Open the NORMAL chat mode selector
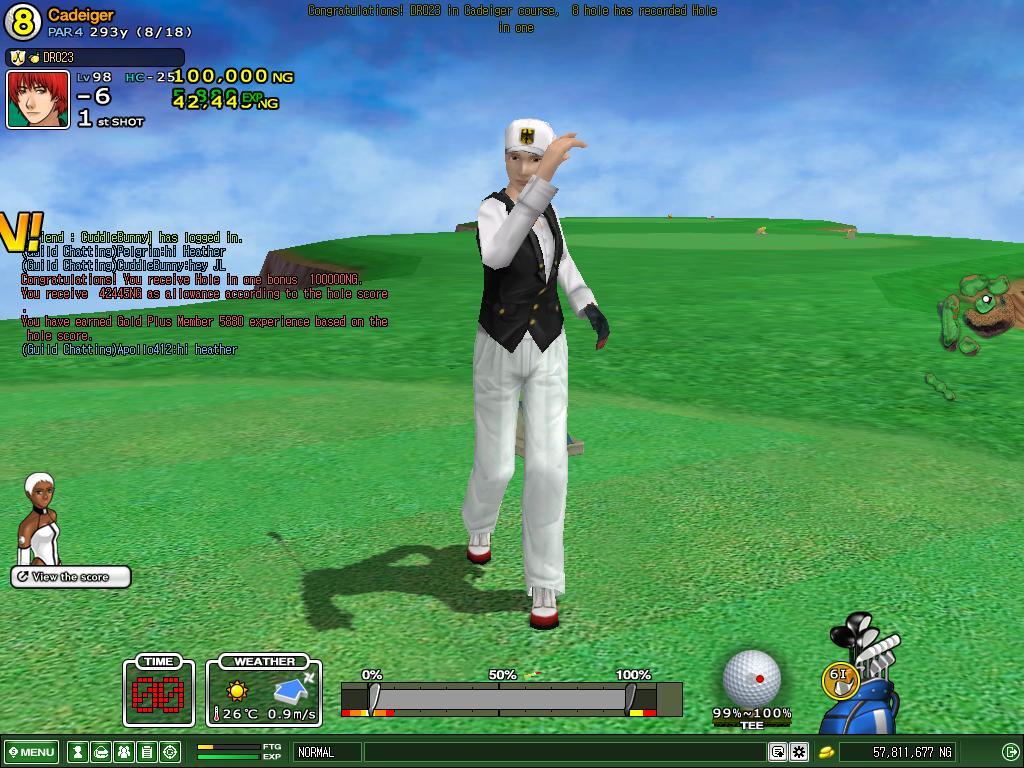1024x768 pixels. pyautogui.click(x=326, y=752)
